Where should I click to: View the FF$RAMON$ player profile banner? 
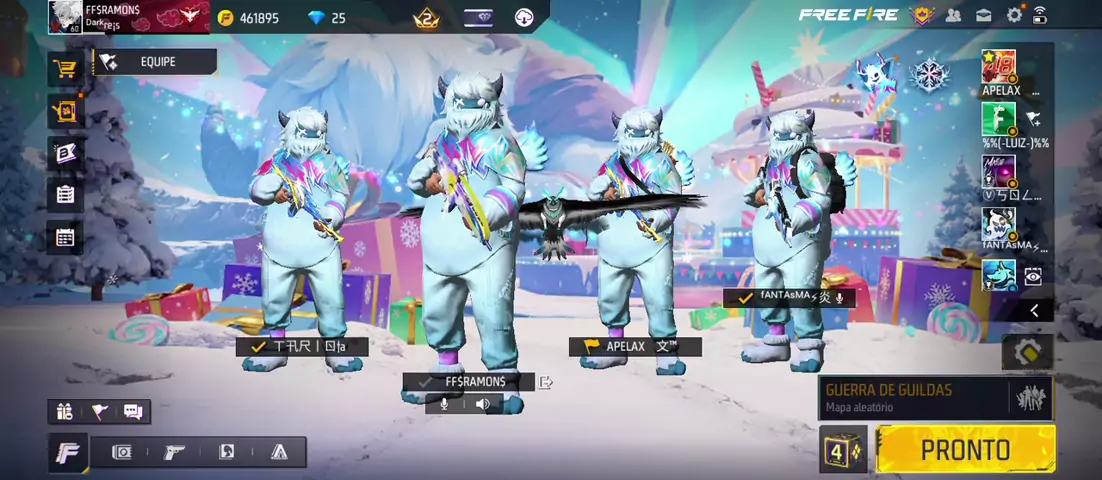click(128, 17)
